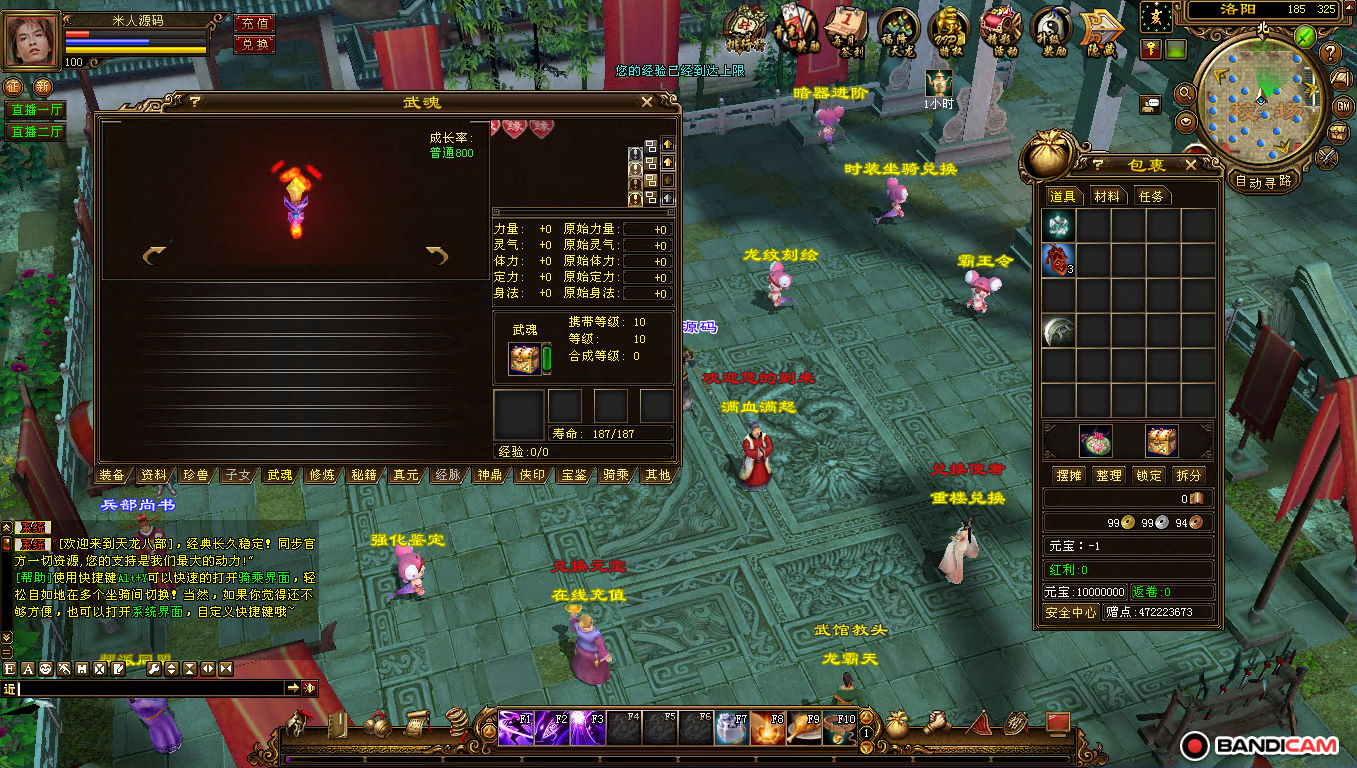Viewport: 1357px width, 768px height.
Task: Open the 排行榜 ranking icon
Action: (x=746, y=28)
